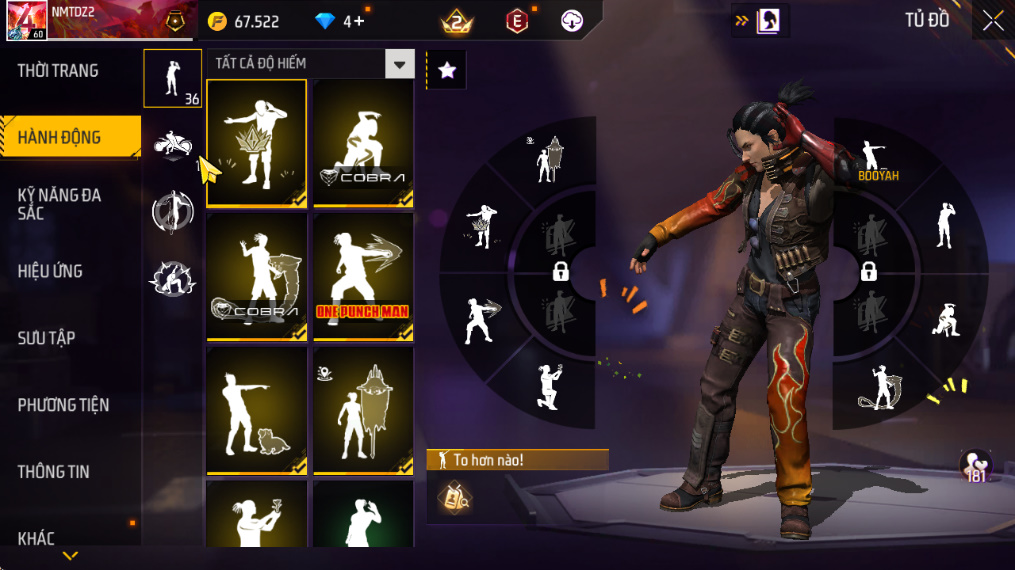Toggle the star favorites filter

coord(447,70)
